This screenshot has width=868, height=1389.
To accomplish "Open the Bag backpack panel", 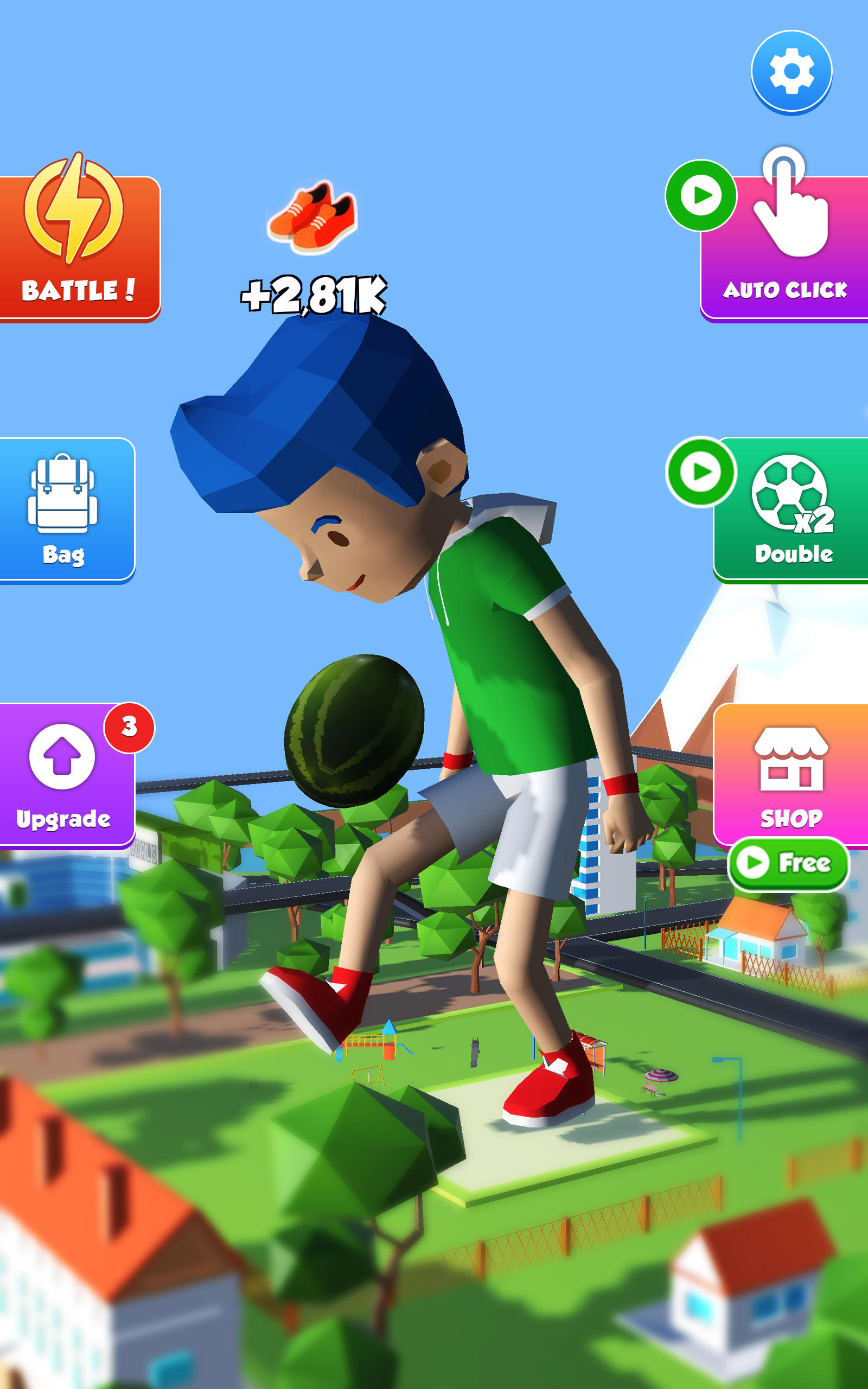I will (x=63, y=511).
